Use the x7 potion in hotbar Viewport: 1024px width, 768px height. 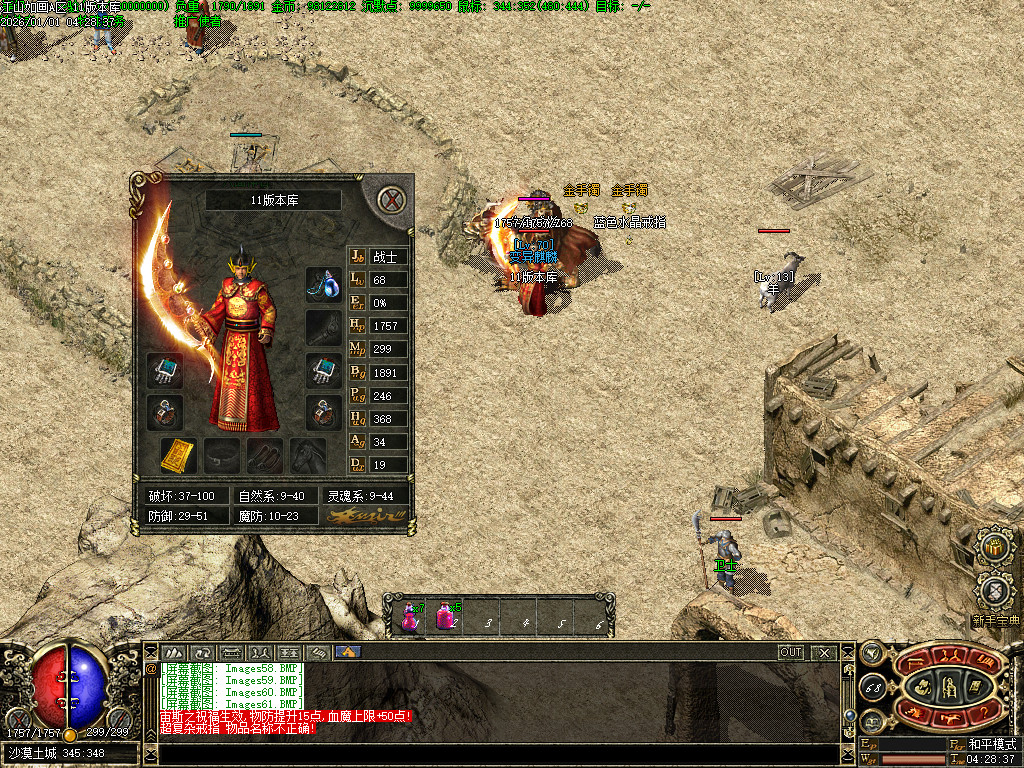[x=410, y=616]
